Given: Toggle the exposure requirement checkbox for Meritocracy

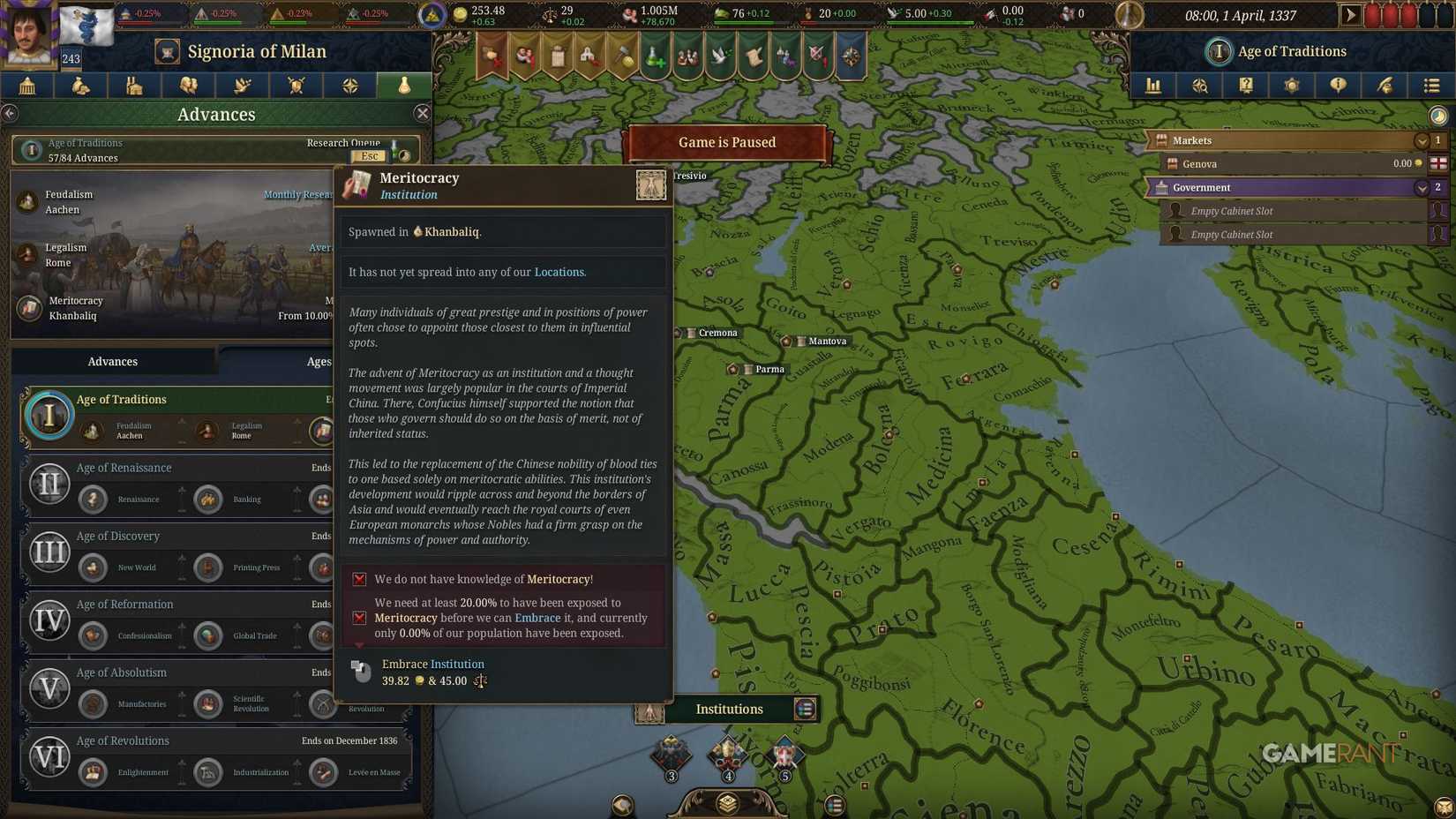Looking at the screenshot, I should click(359, 618).
